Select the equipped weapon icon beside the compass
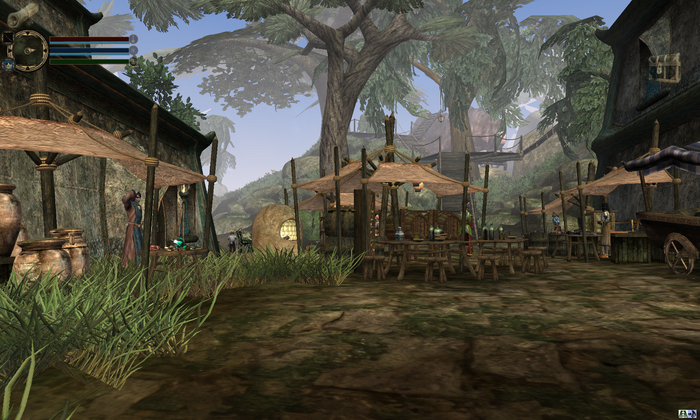The height and width of the screenshot is (420, 700). point(7,37)
